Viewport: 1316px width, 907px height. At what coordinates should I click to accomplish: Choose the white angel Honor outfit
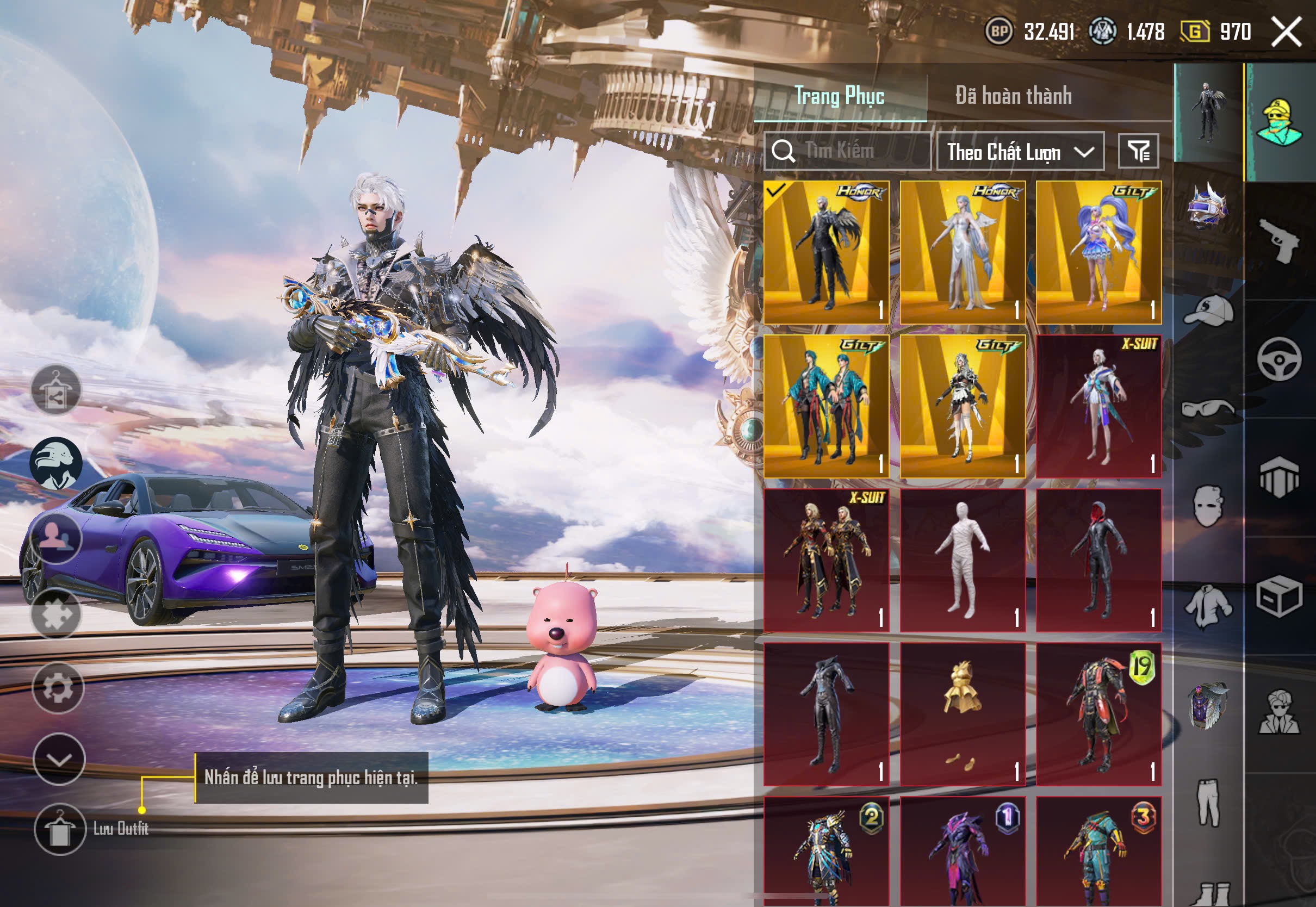[963, 252]
